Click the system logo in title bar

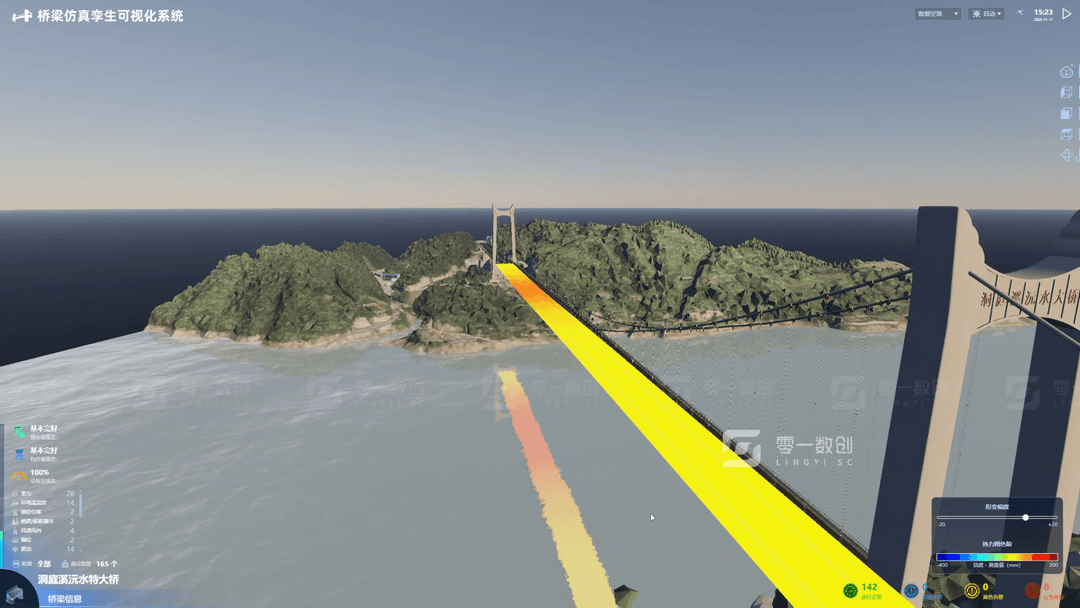tap(21, 16)
